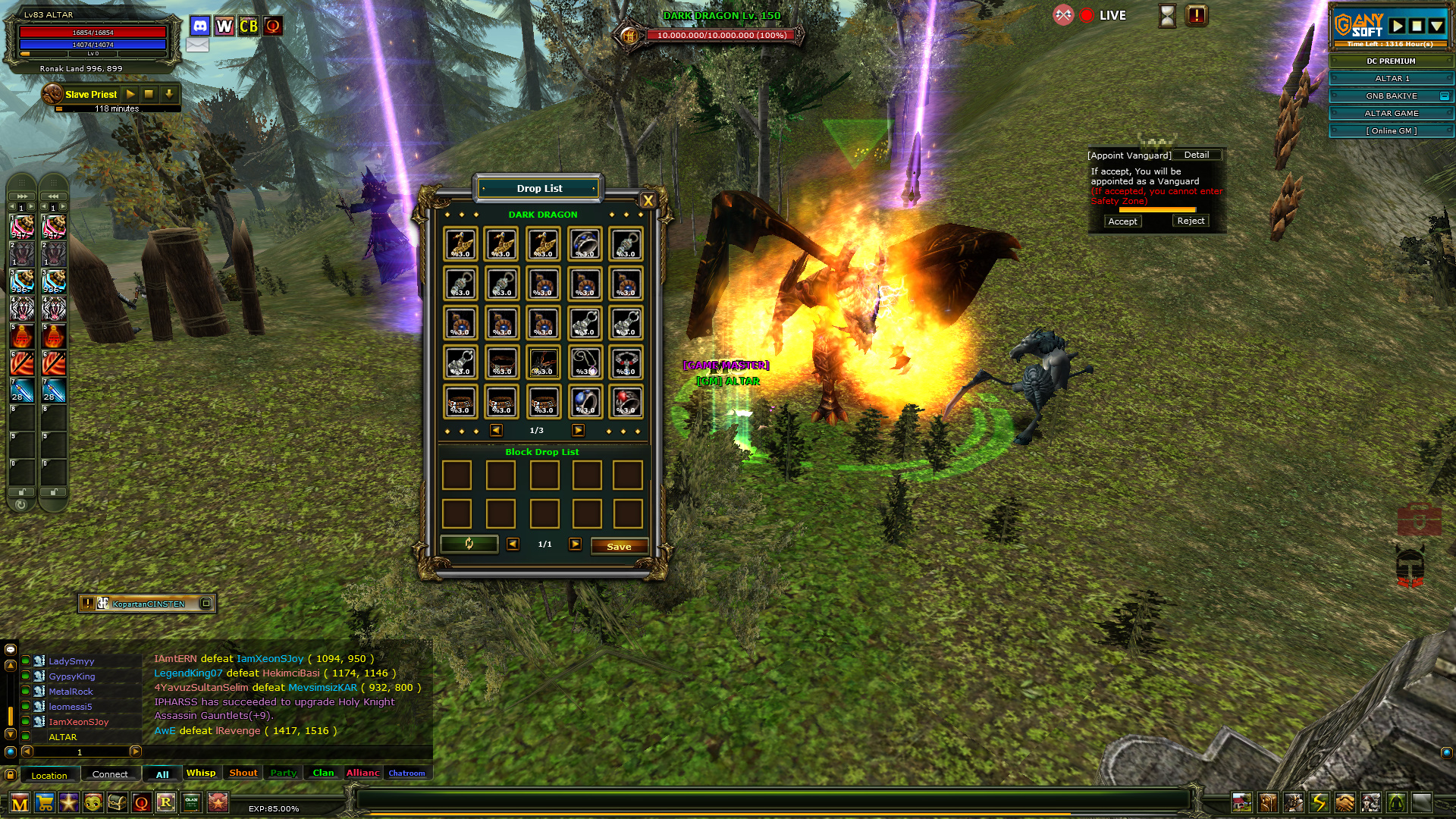Open the mail envelope icon
The height and width of the screenshot is (819, 1456).
[197, 45]
